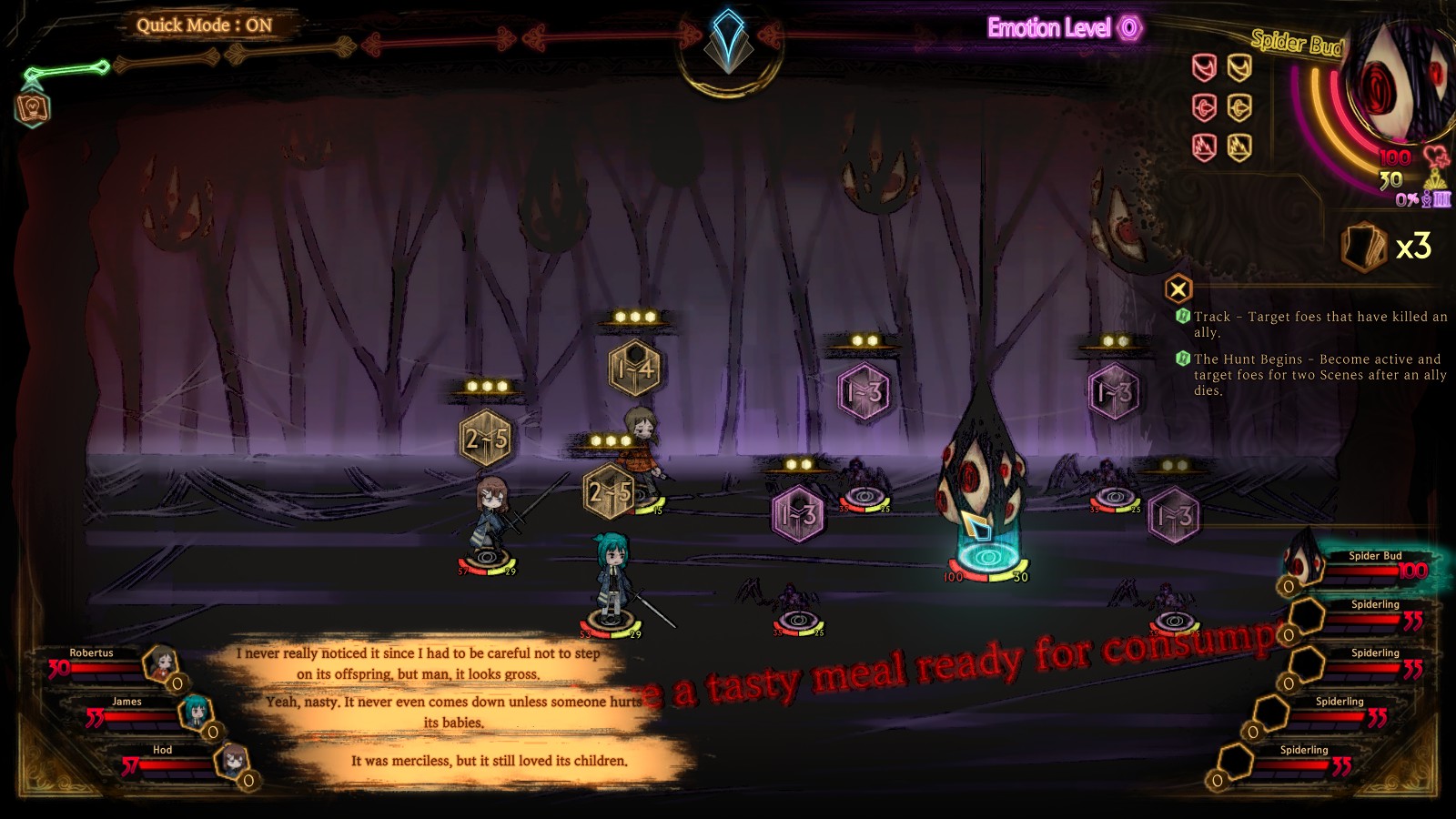Screen dimensions: 1456x819
Task: Choose Hod's portrait in the ally list
Action: click(x=232, y=761)
